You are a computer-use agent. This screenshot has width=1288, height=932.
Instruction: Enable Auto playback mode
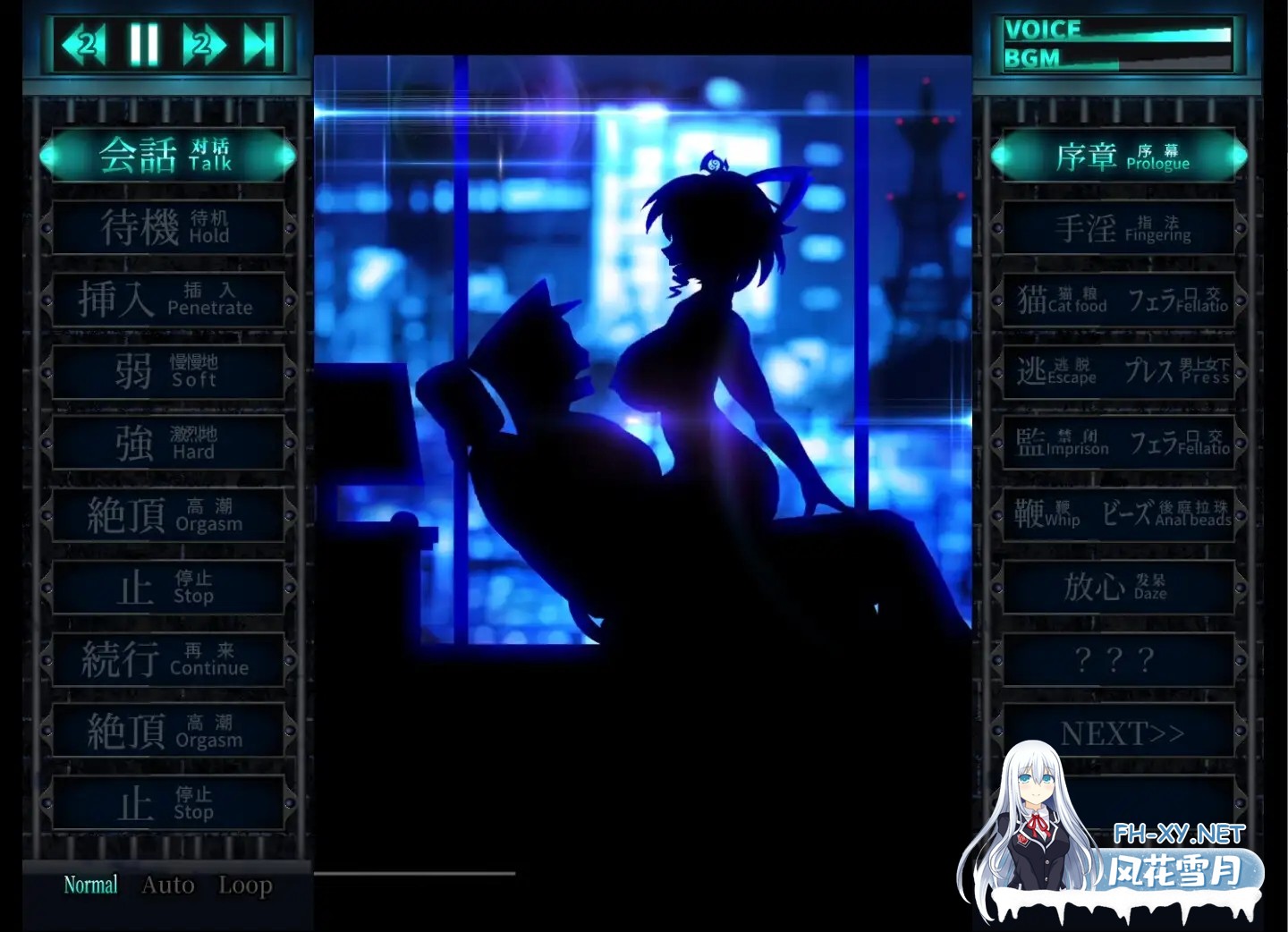pos(167,885)
